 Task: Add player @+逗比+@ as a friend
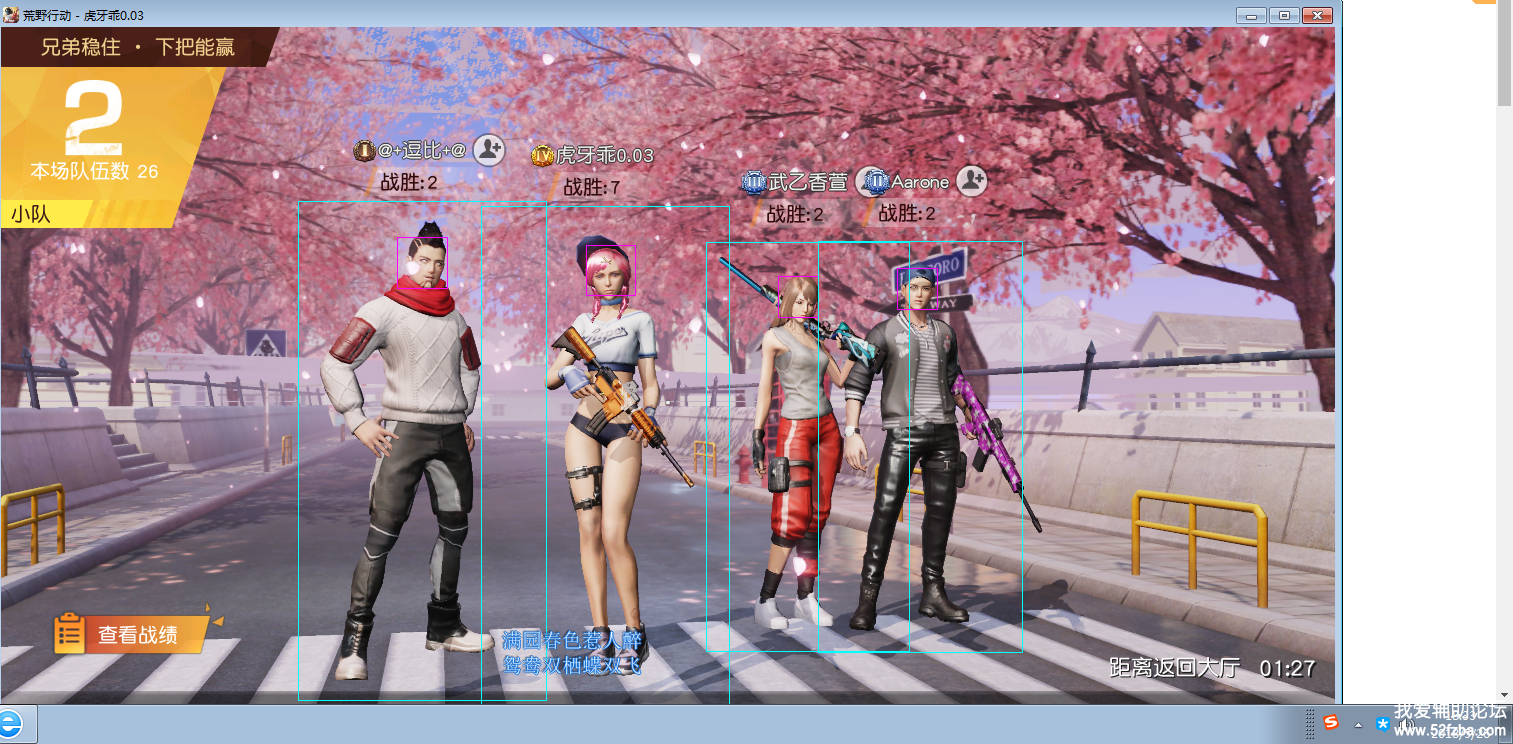488,150
